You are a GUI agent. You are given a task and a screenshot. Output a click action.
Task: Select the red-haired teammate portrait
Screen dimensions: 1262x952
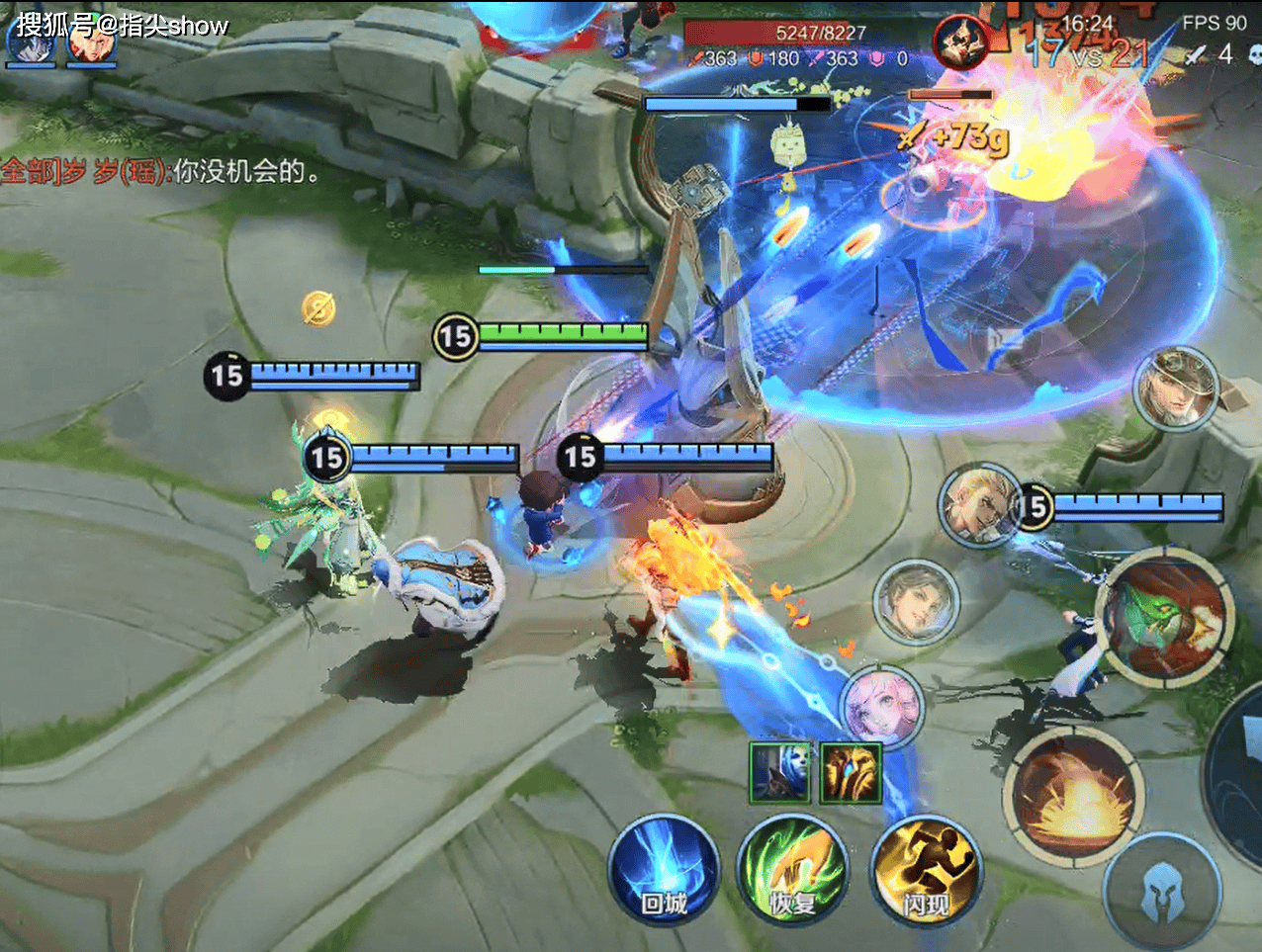(x=91, y=42)
